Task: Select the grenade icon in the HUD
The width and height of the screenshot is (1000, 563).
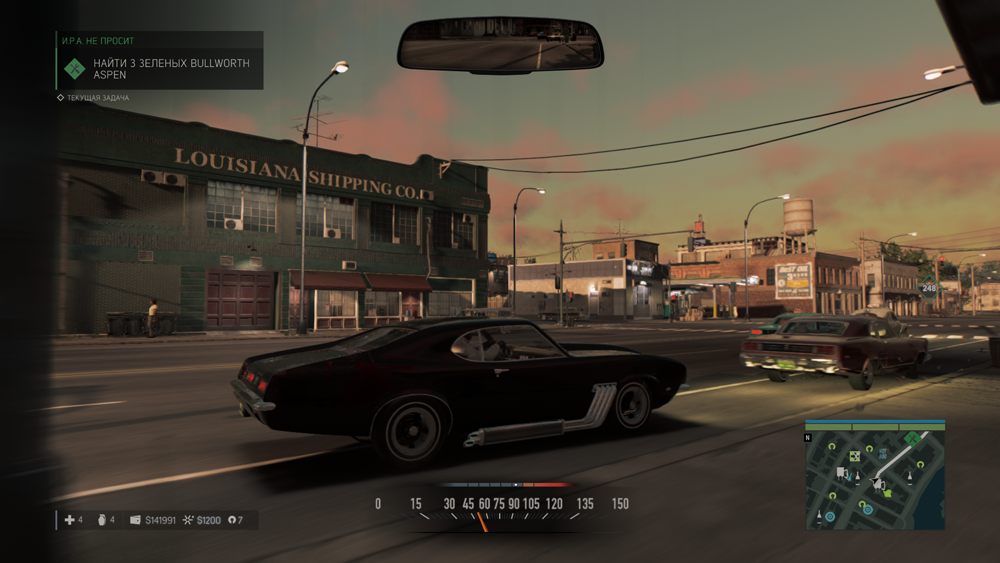Action: click(x=99, y=520)
